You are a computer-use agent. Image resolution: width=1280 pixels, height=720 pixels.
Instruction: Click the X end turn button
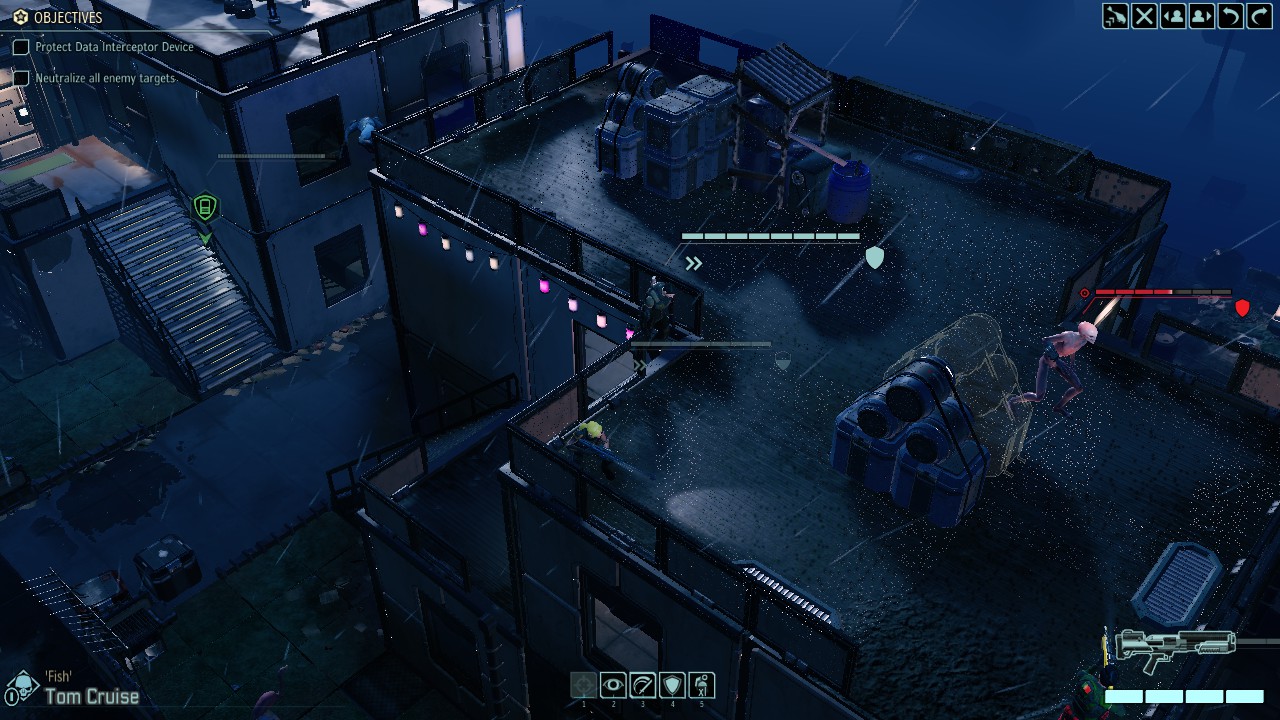point(1144,16)
